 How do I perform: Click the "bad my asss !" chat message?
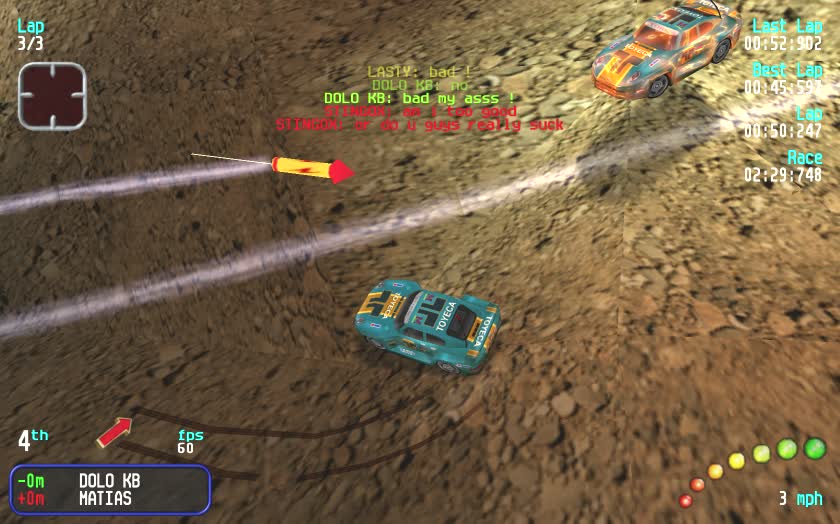click(x=419, y=98)
